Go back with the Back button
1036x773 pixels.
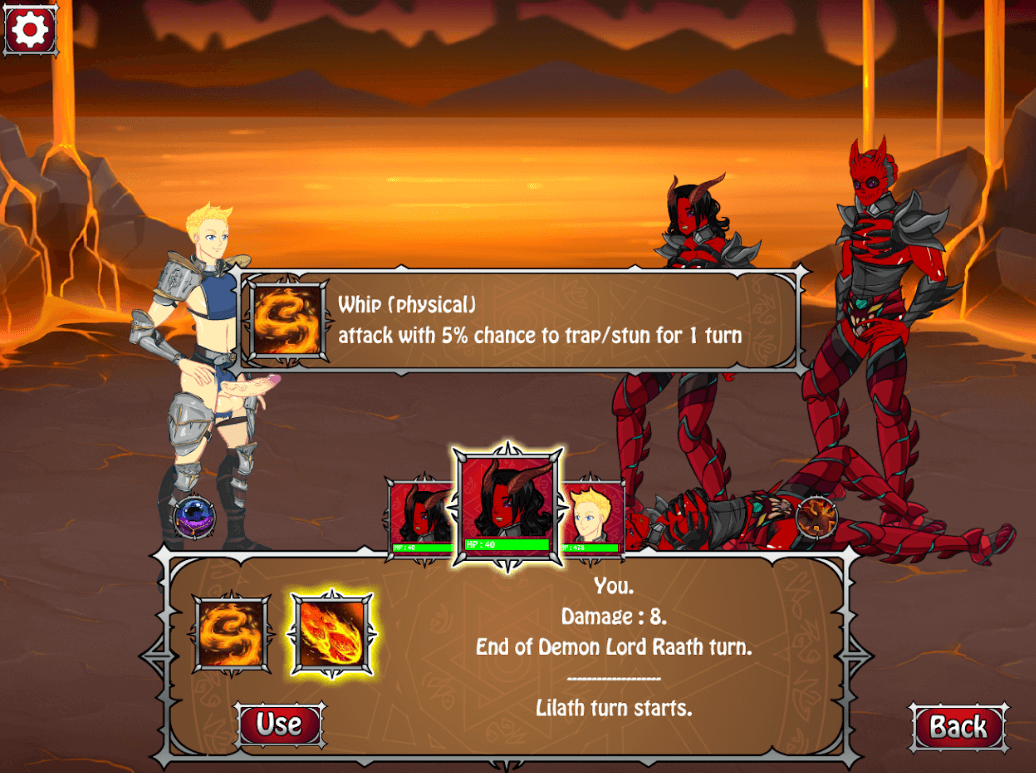(958, 727)
